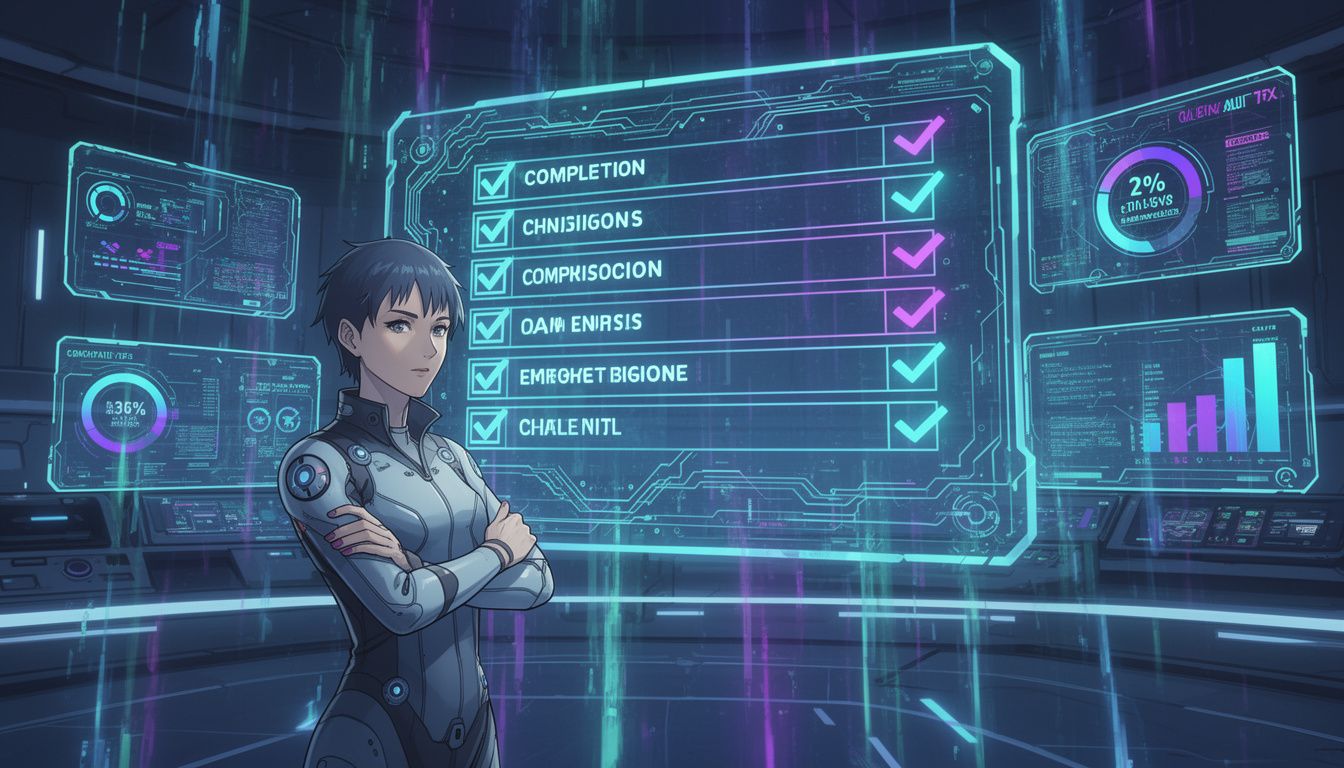Select the CHALENITL checklist entry
Image resolution: width=1344 pixels, height=768 pixels.
[570, 427]
